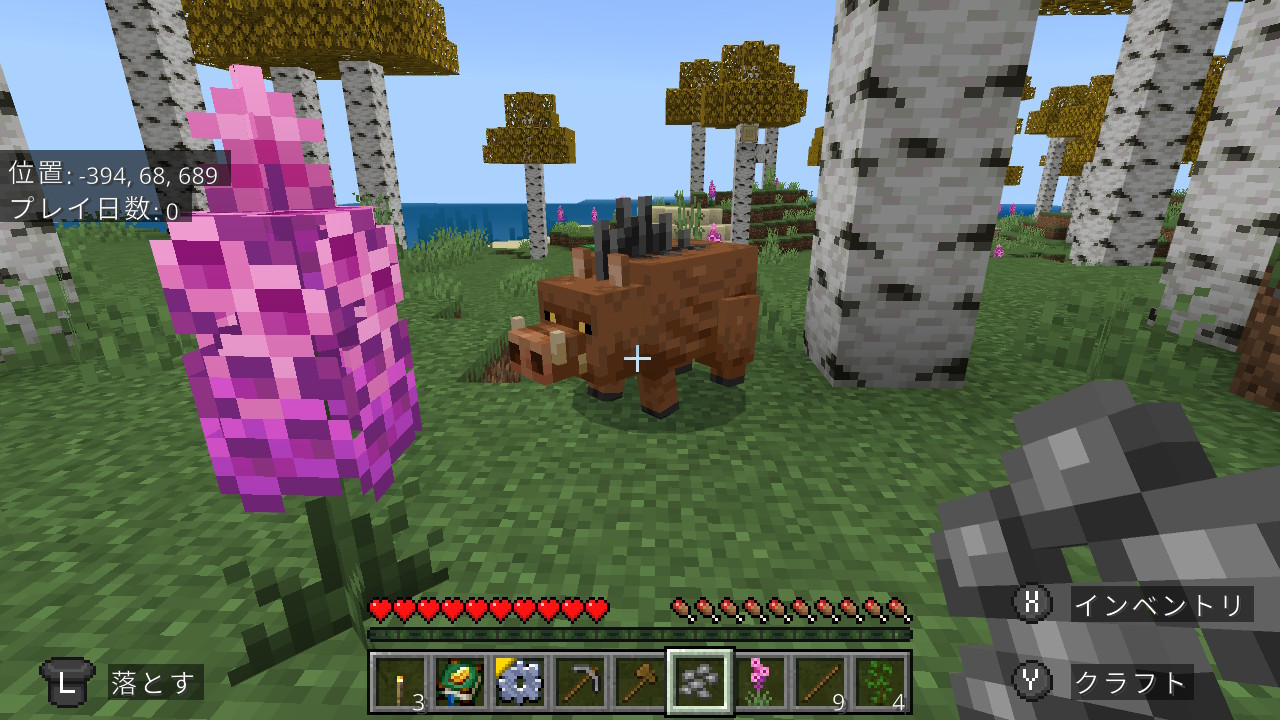Switch to the wooden axe slot
This screenshot has width=1280, height=720.
[640, 682]
